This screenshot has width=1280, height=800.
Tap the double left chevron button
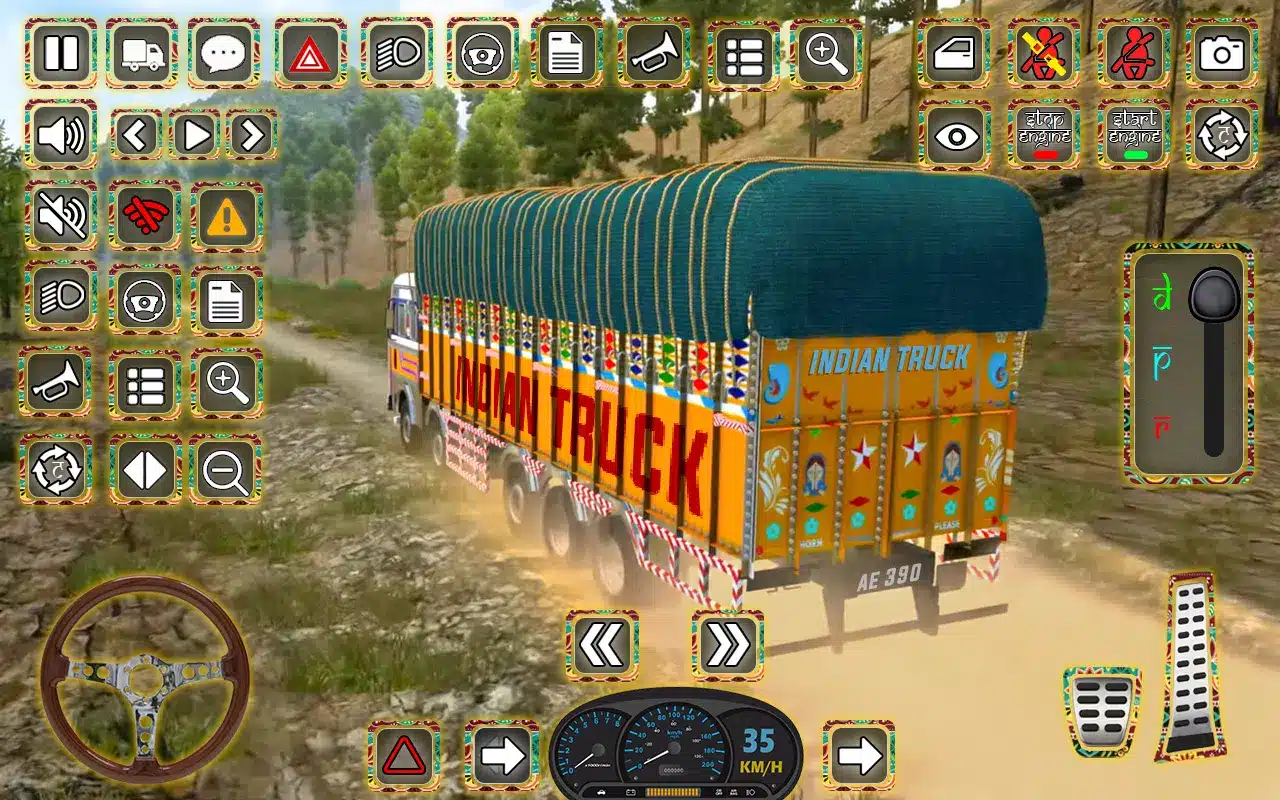click(x=602, y=645)
